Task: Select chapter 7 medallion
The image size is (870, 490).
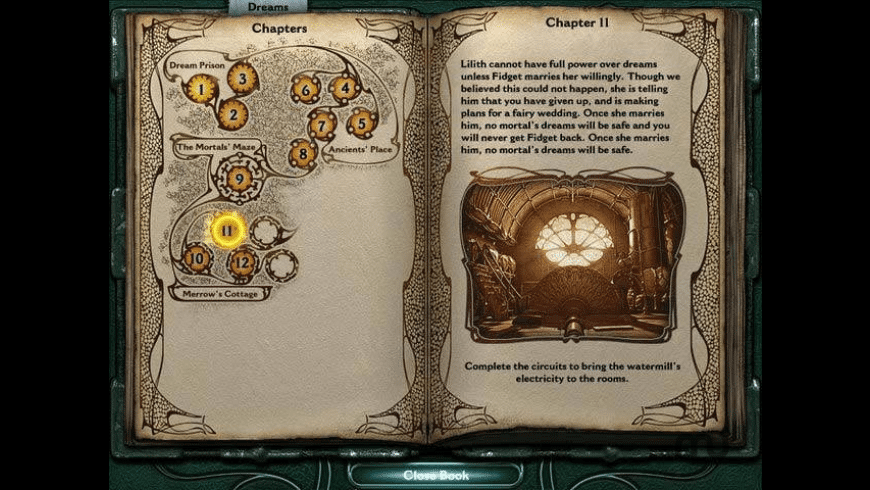Action: point(321,125)
